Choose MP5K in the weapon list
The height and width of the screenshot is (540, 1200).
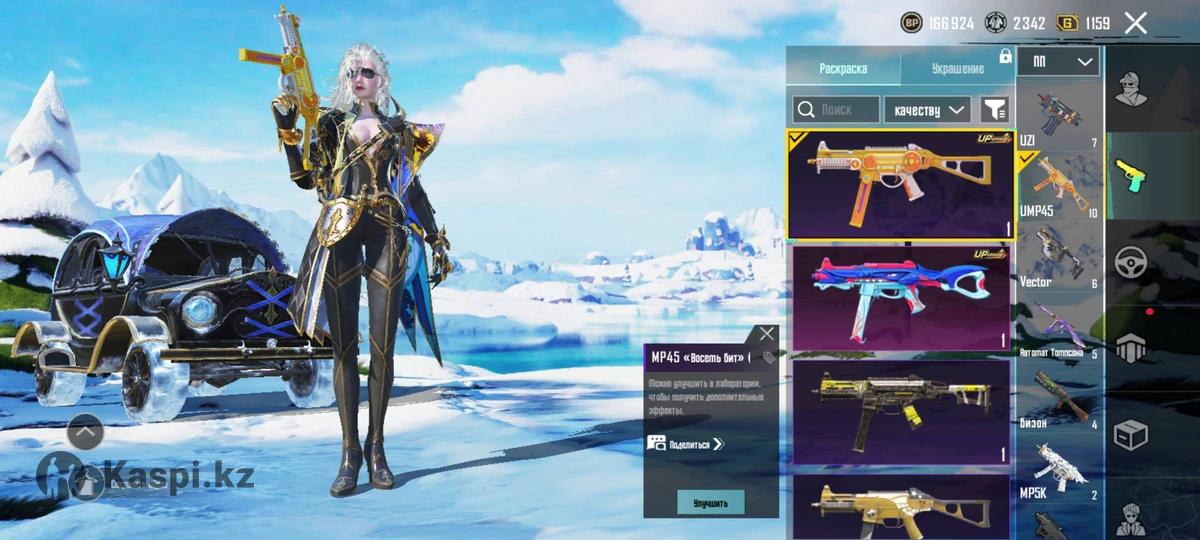coord(1058,470)
